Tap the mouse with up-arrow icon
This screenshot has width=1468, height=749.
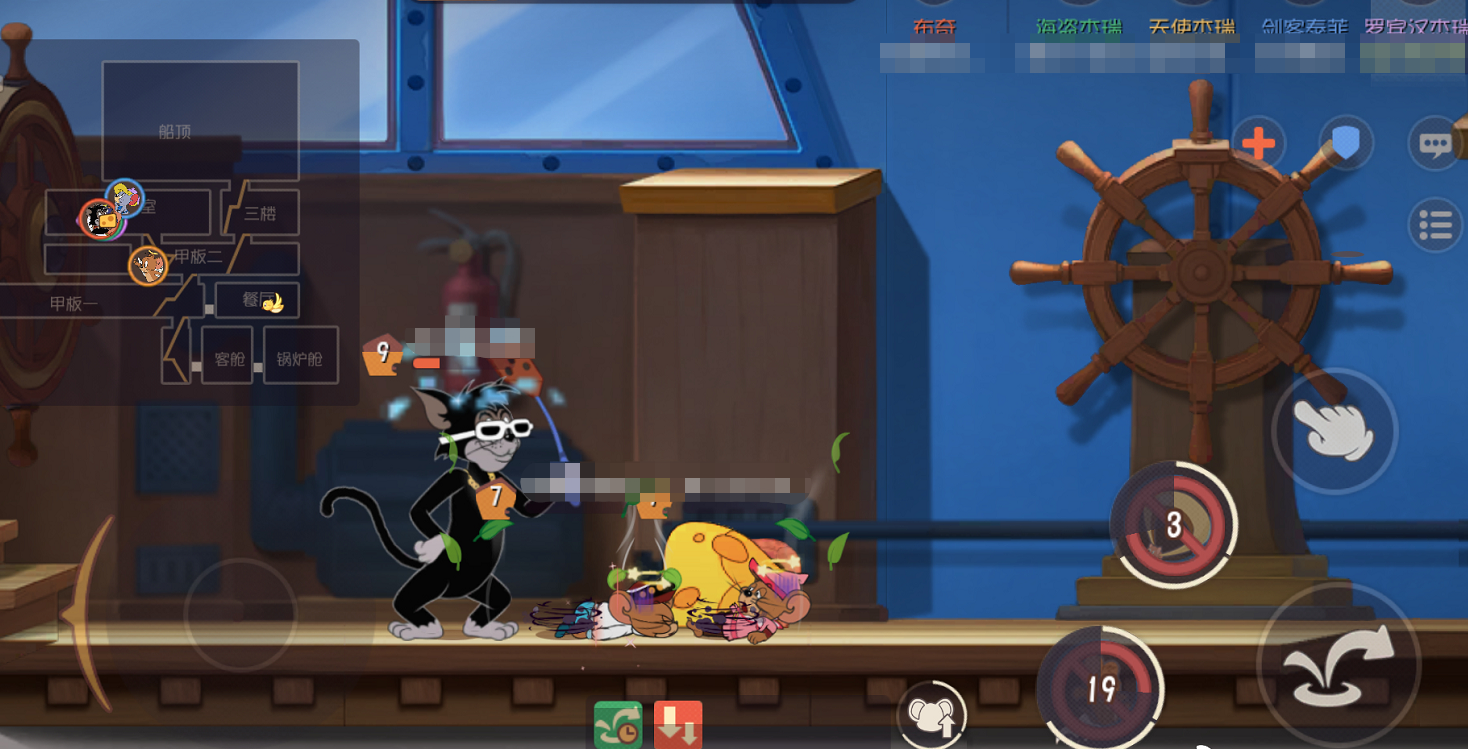click(x=931, y=715)
